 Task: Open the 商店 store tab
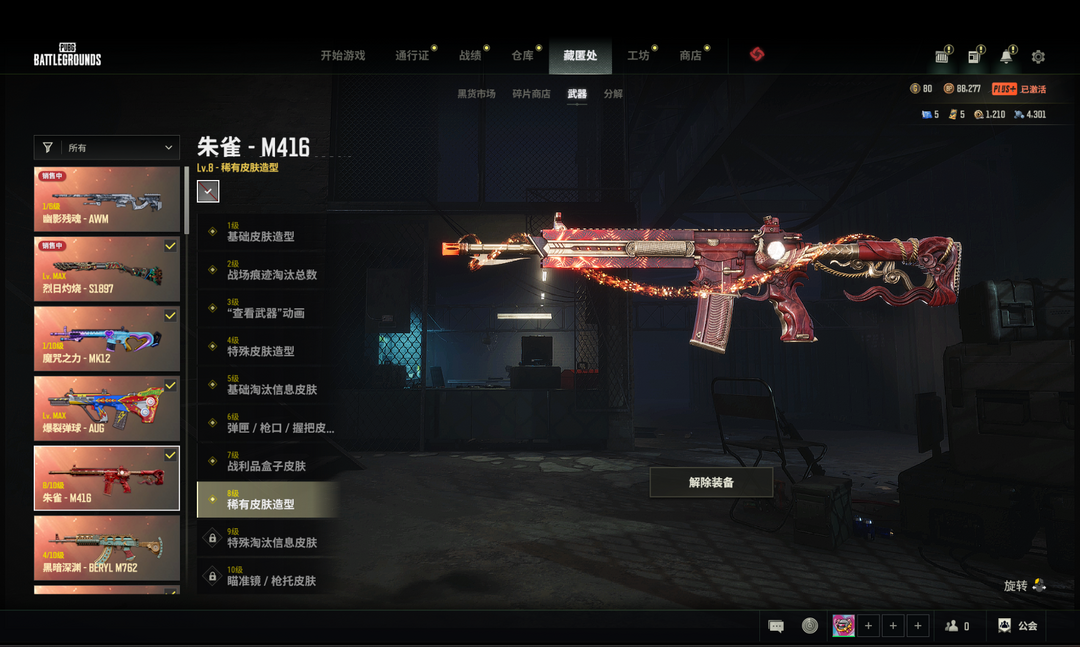tap(690, 56)
